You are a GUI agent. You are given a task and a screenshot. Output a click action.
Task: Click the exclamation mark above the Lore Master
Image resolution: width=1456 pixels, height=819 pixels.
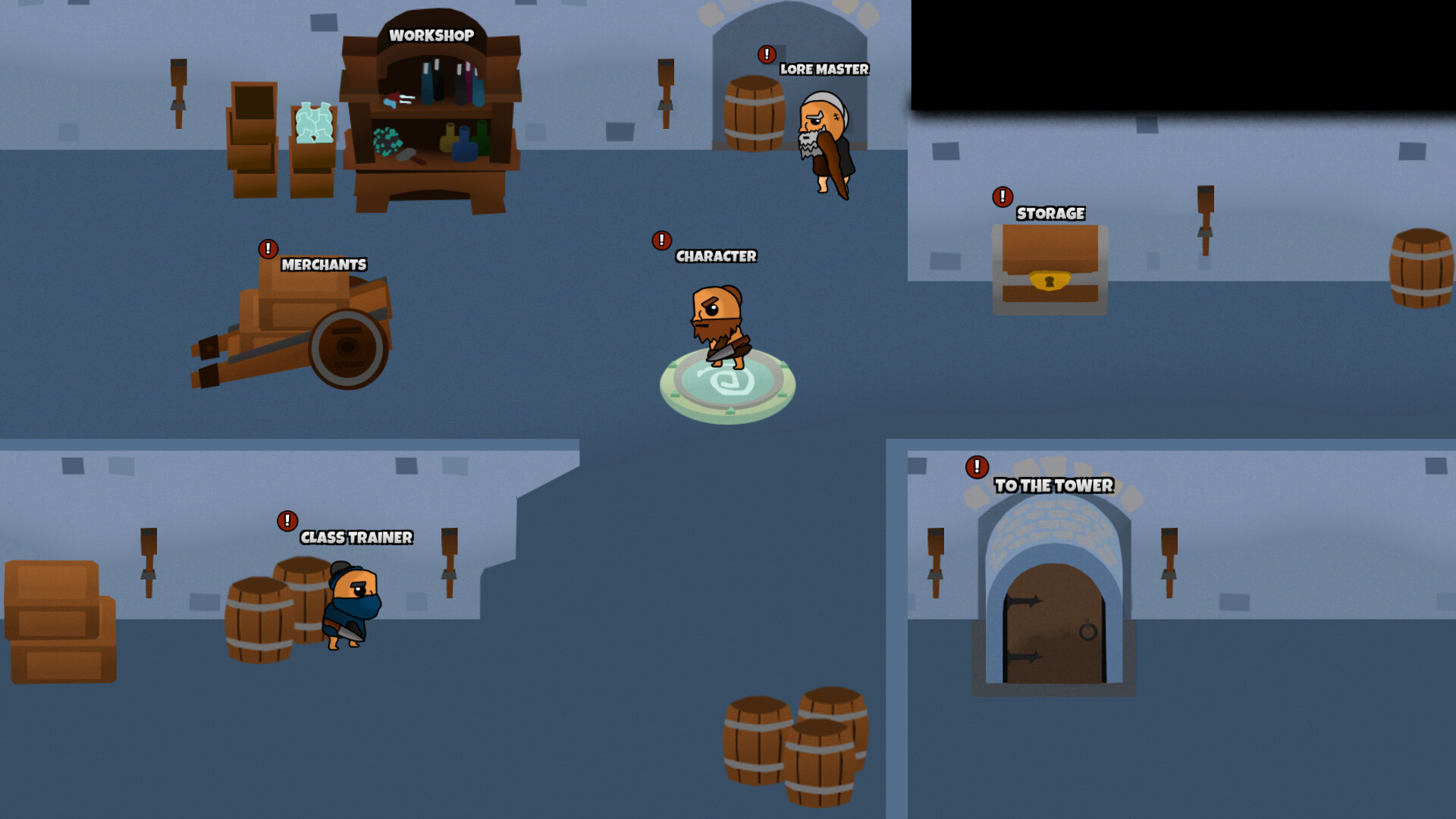point(766,55)
